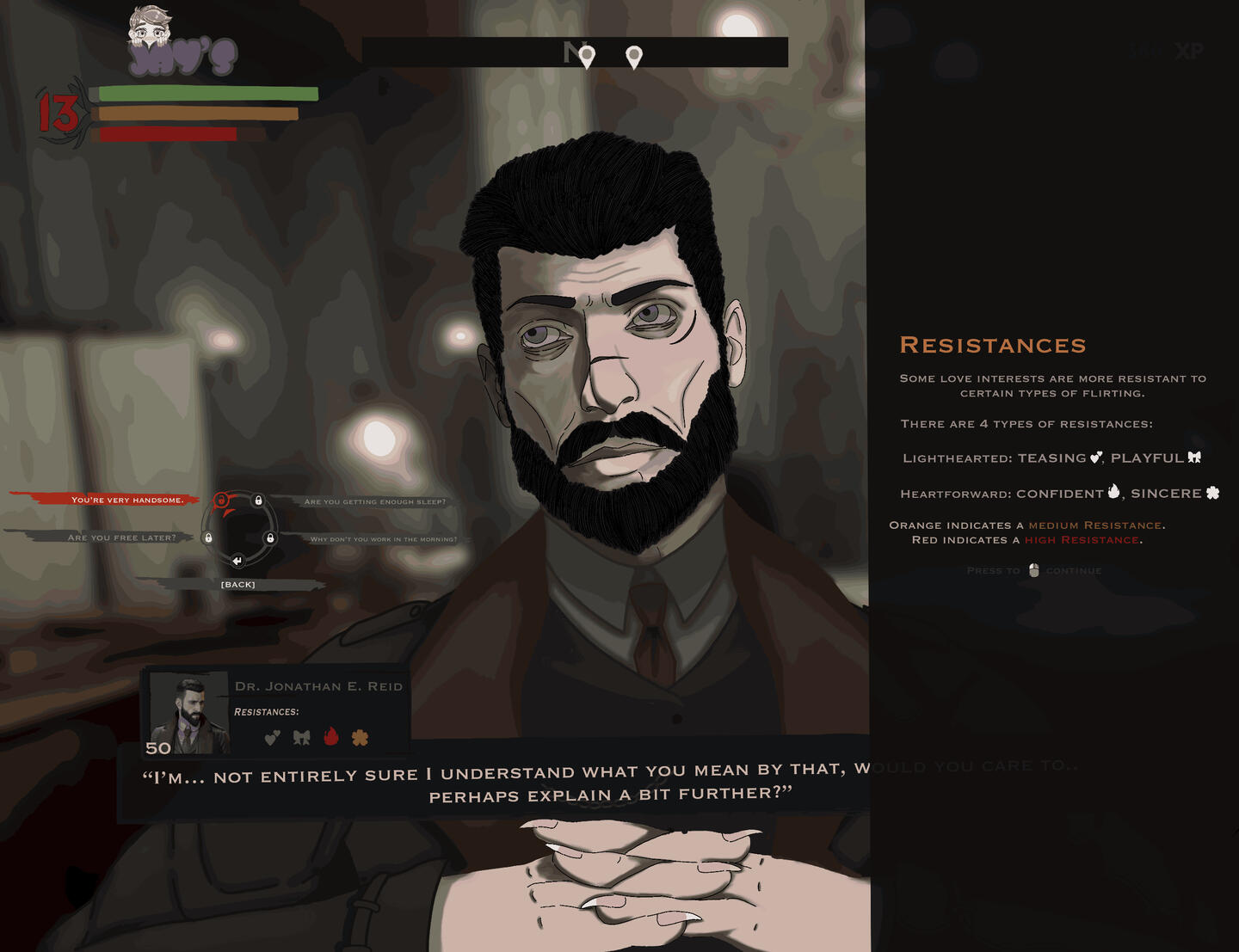Ask "Are you getting enough sleep?"
This screenshot has height=952, width=1239.
[375, 501]
